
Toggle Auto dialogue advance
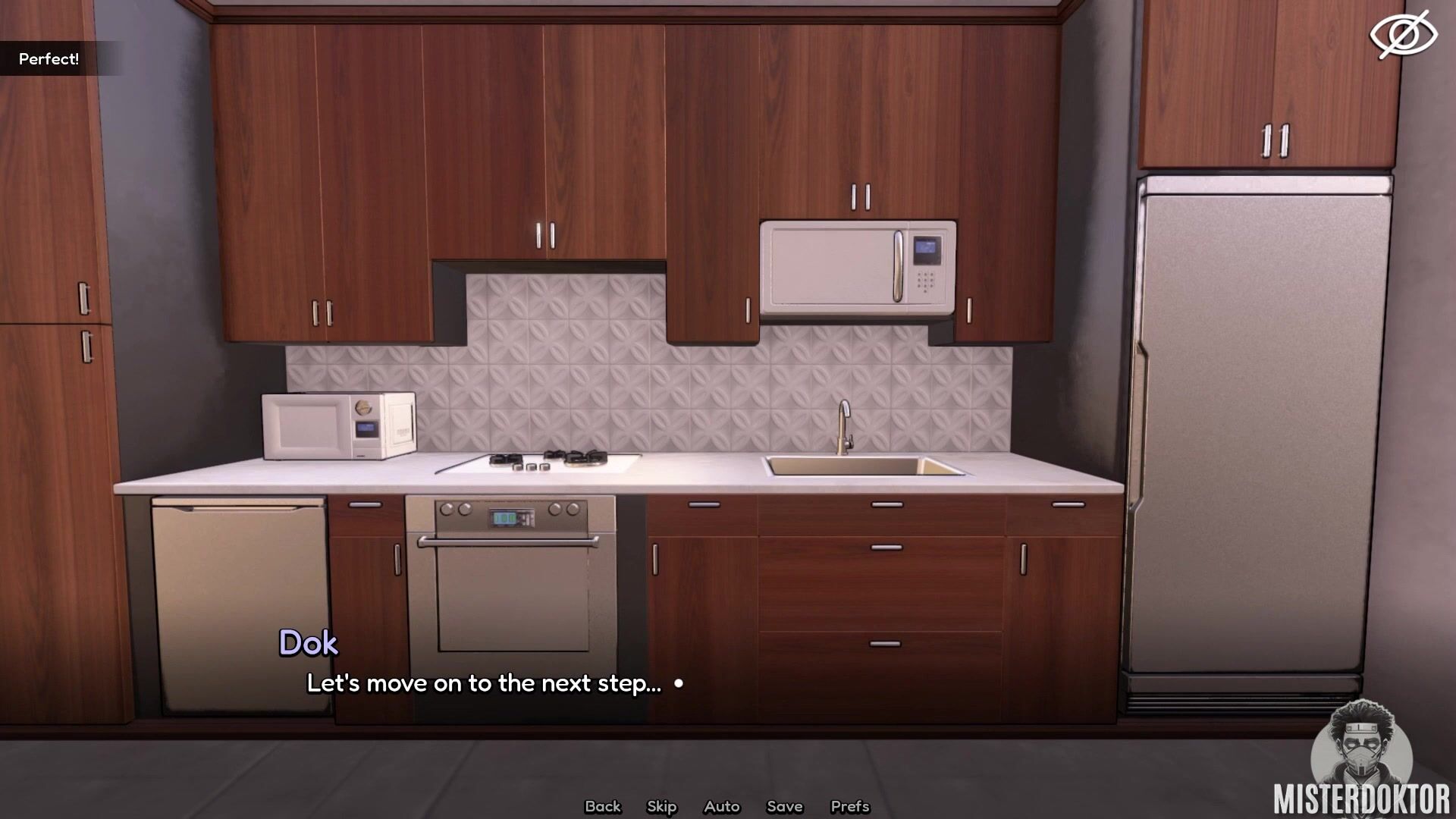(721, 806)
